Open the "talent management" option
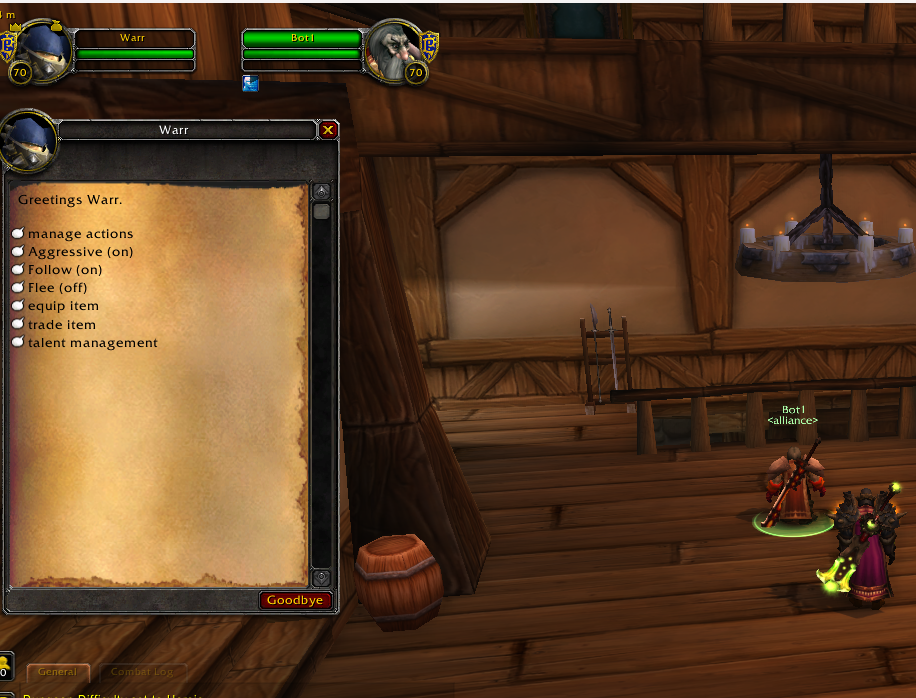The width and height of the screenshot is (916, 698). tap(92, 342)
